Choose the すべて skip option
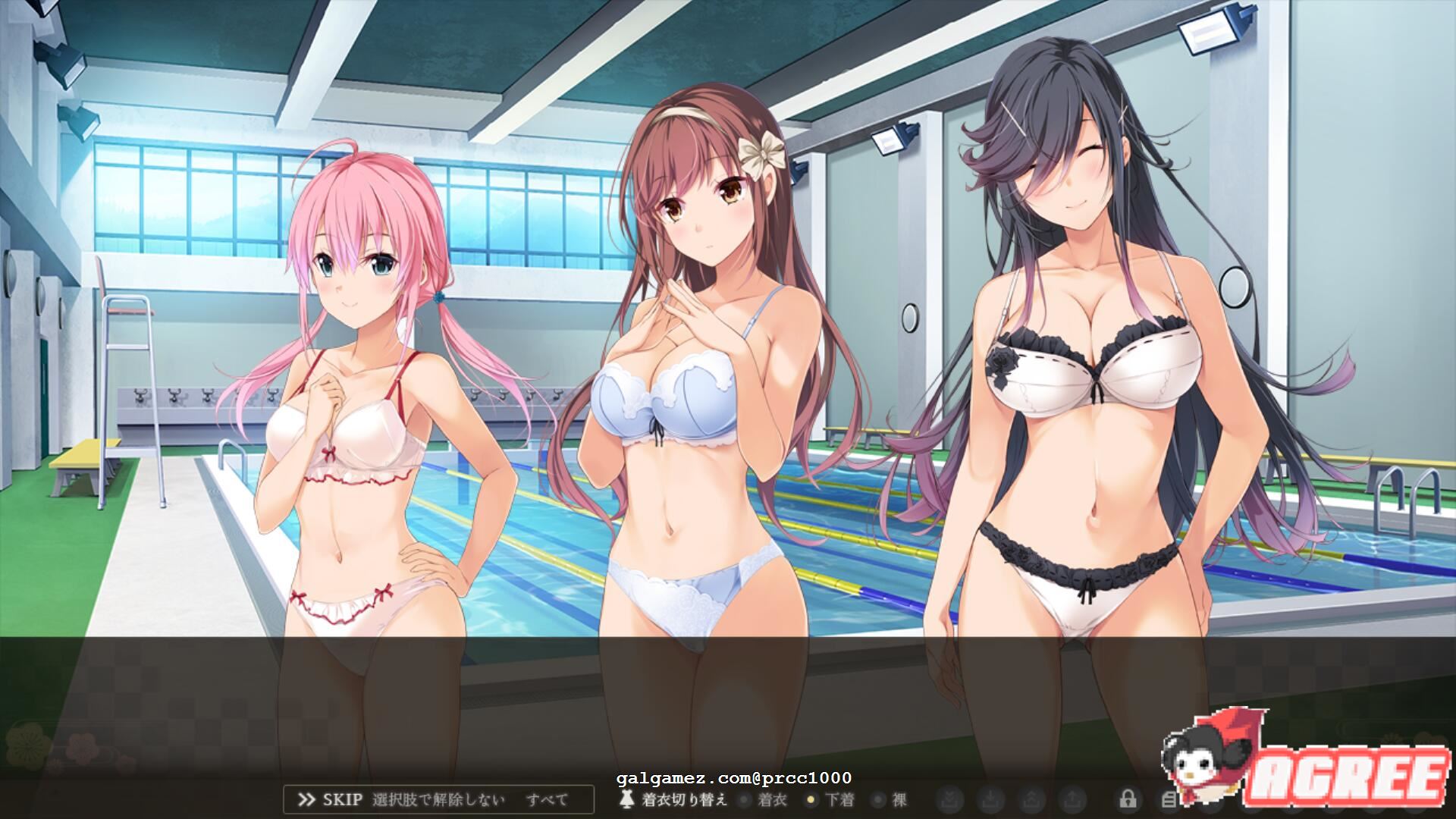The image size is (1456, 819). pyautogui.click(x=547, y=799)
